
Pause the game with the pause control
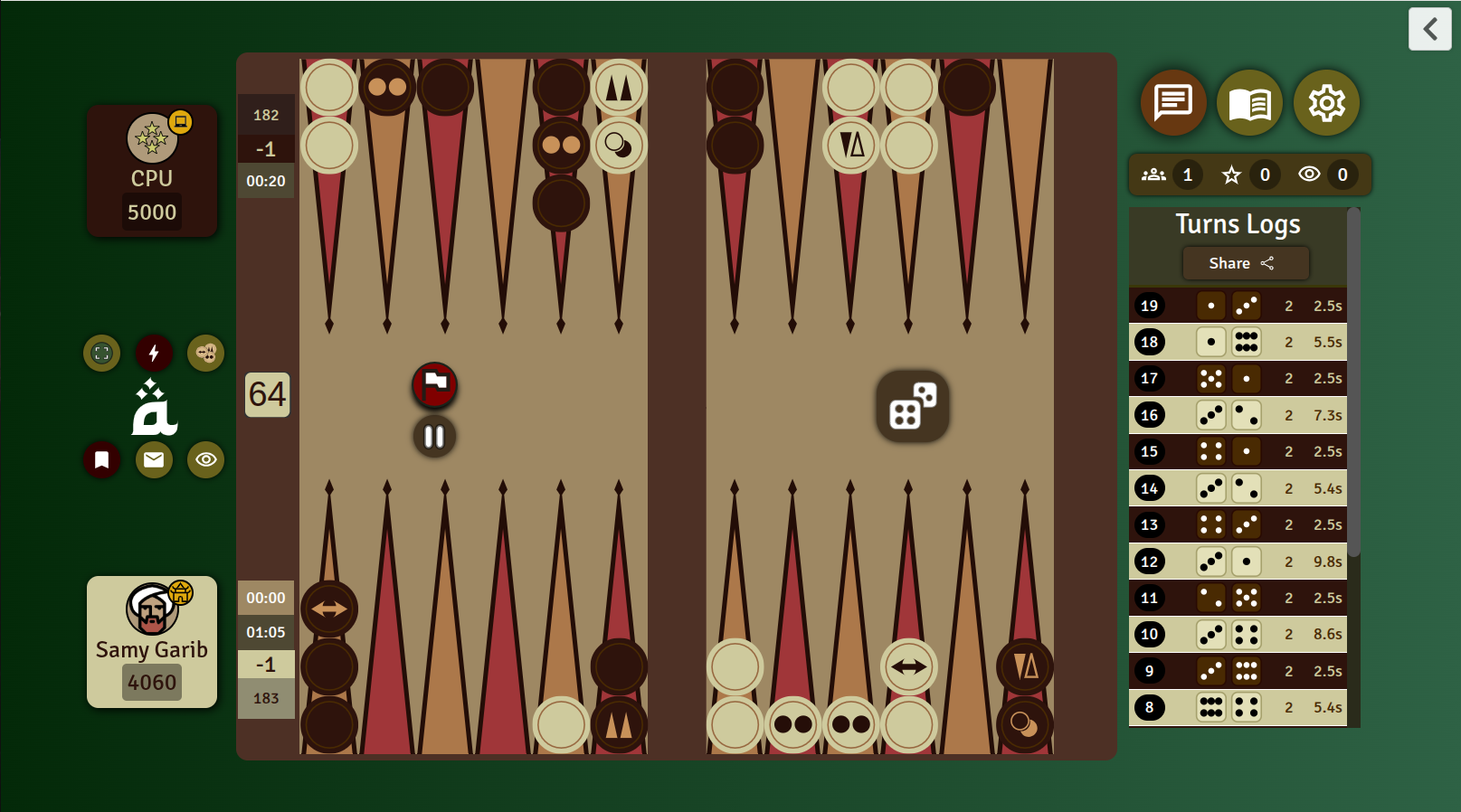434,436
